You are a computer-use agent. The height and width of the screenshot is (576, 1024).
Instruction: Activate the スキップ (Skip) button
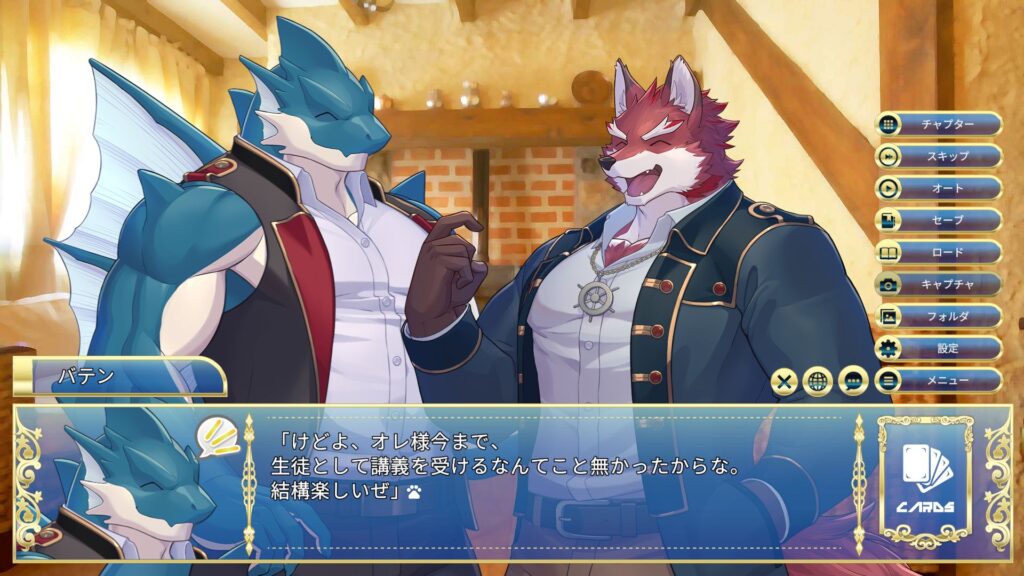point(939,156)
